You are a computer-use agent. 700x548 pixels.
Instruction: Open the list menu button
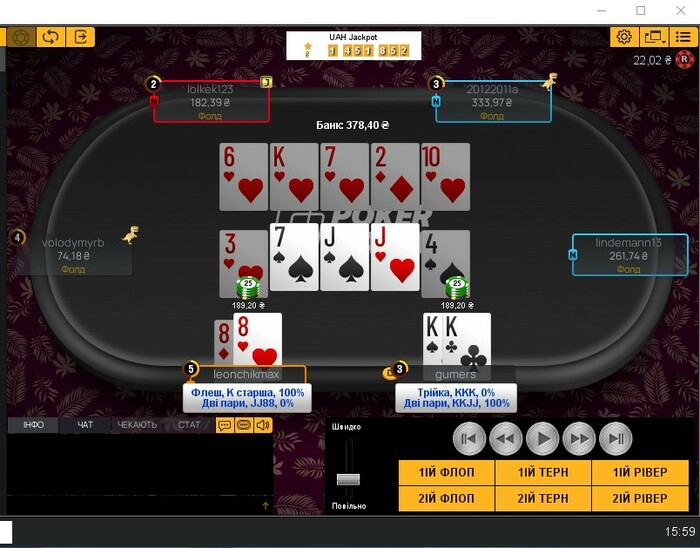[683, 37]
